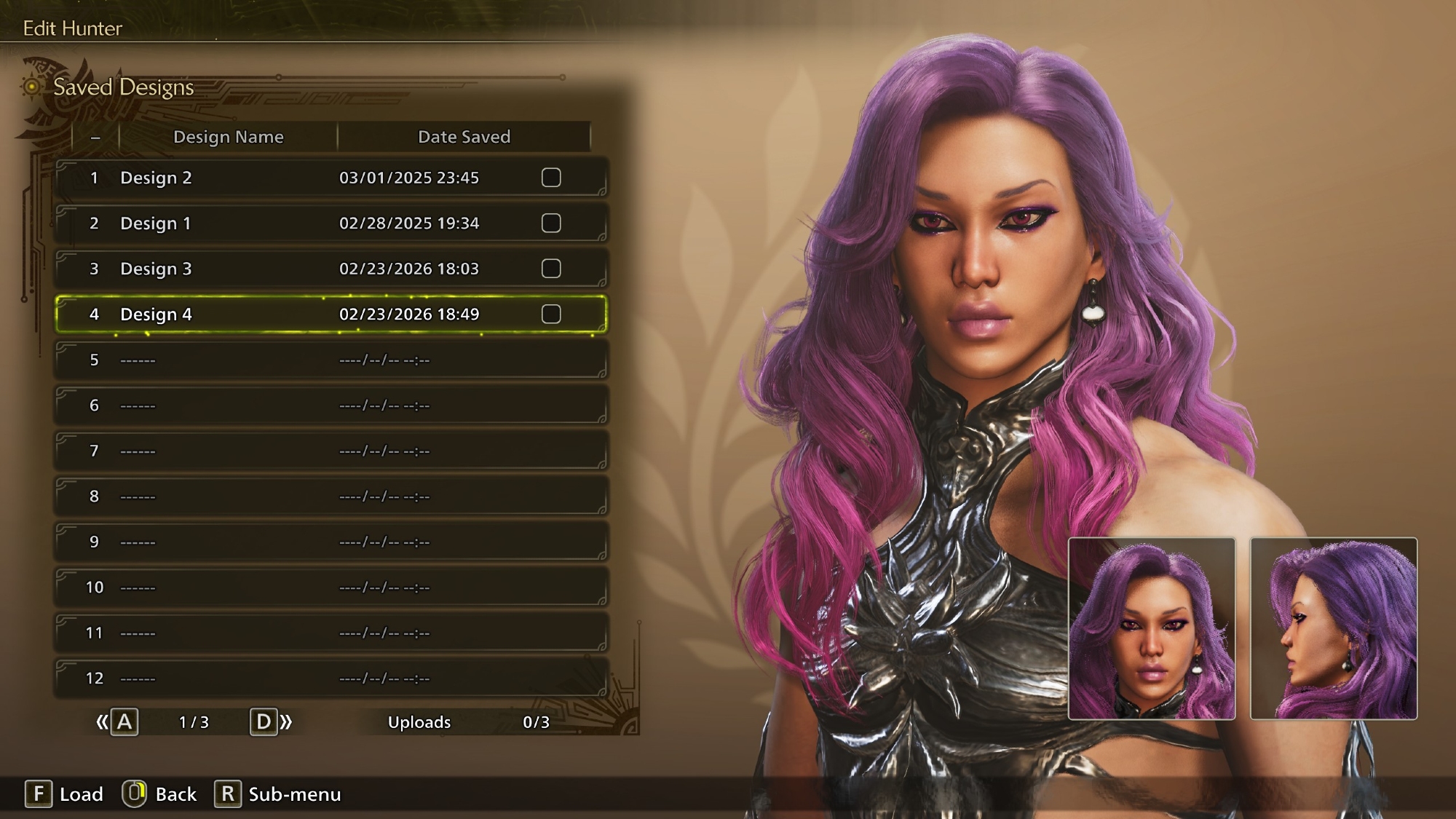Sort by the Design Name column header
Image resolution: width=1456 pixels, height=819 pixels.
point(228,137)
